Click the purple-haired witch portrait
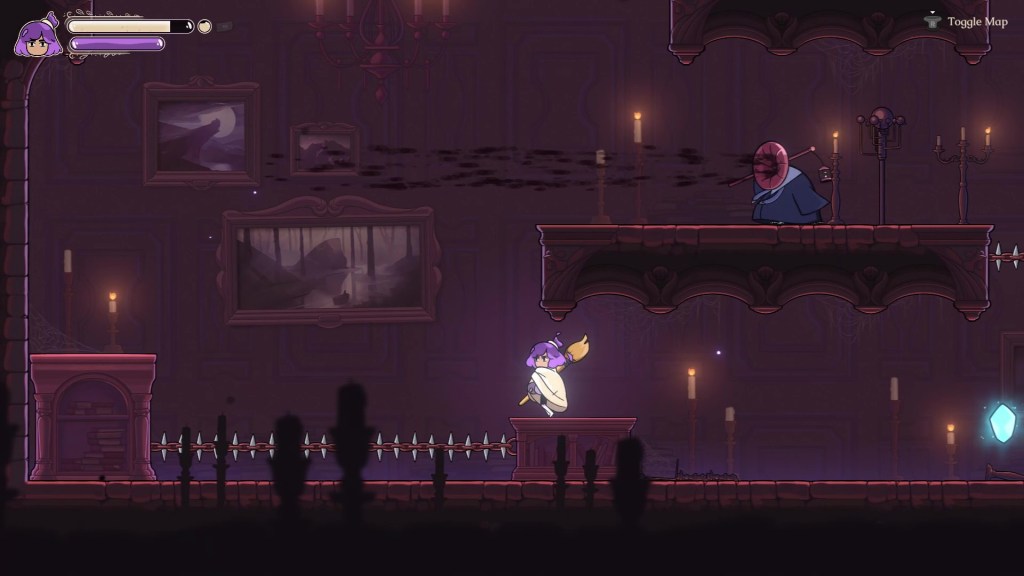The width and height of the screenshot is (1024, 576). click(38, 38)
